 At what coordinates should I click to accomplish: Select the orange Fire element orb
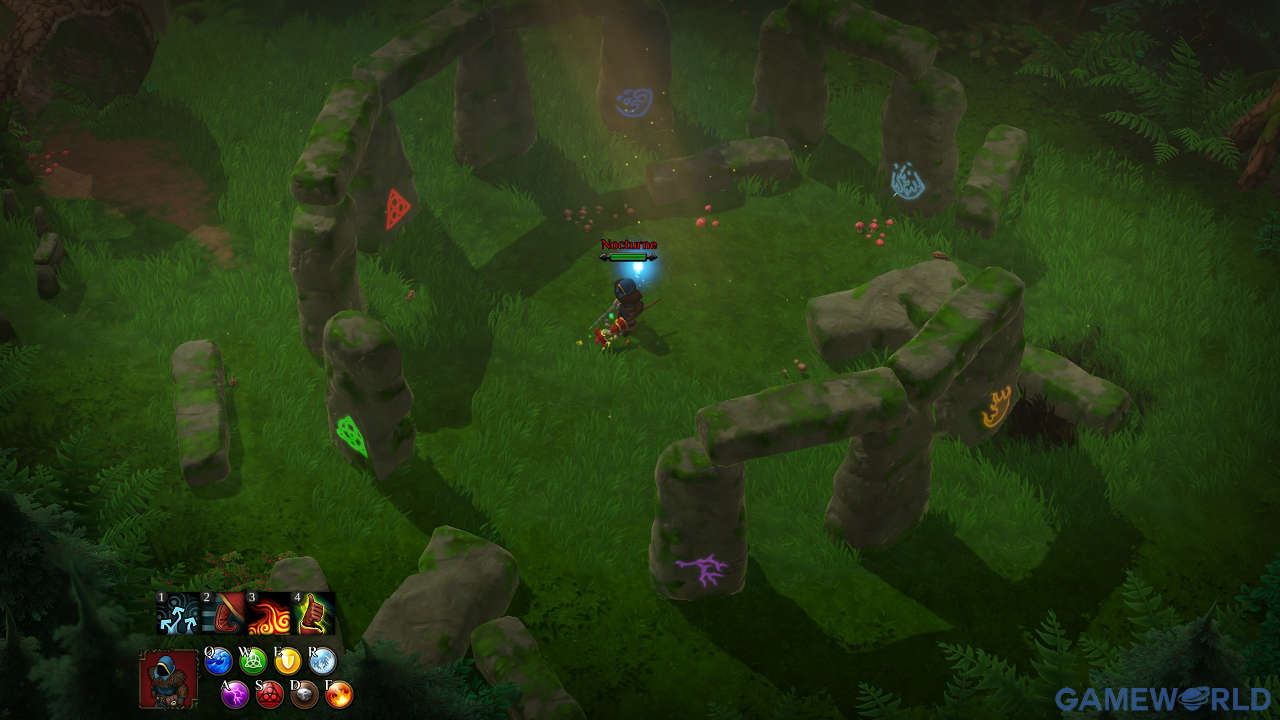tap(339, 694)
